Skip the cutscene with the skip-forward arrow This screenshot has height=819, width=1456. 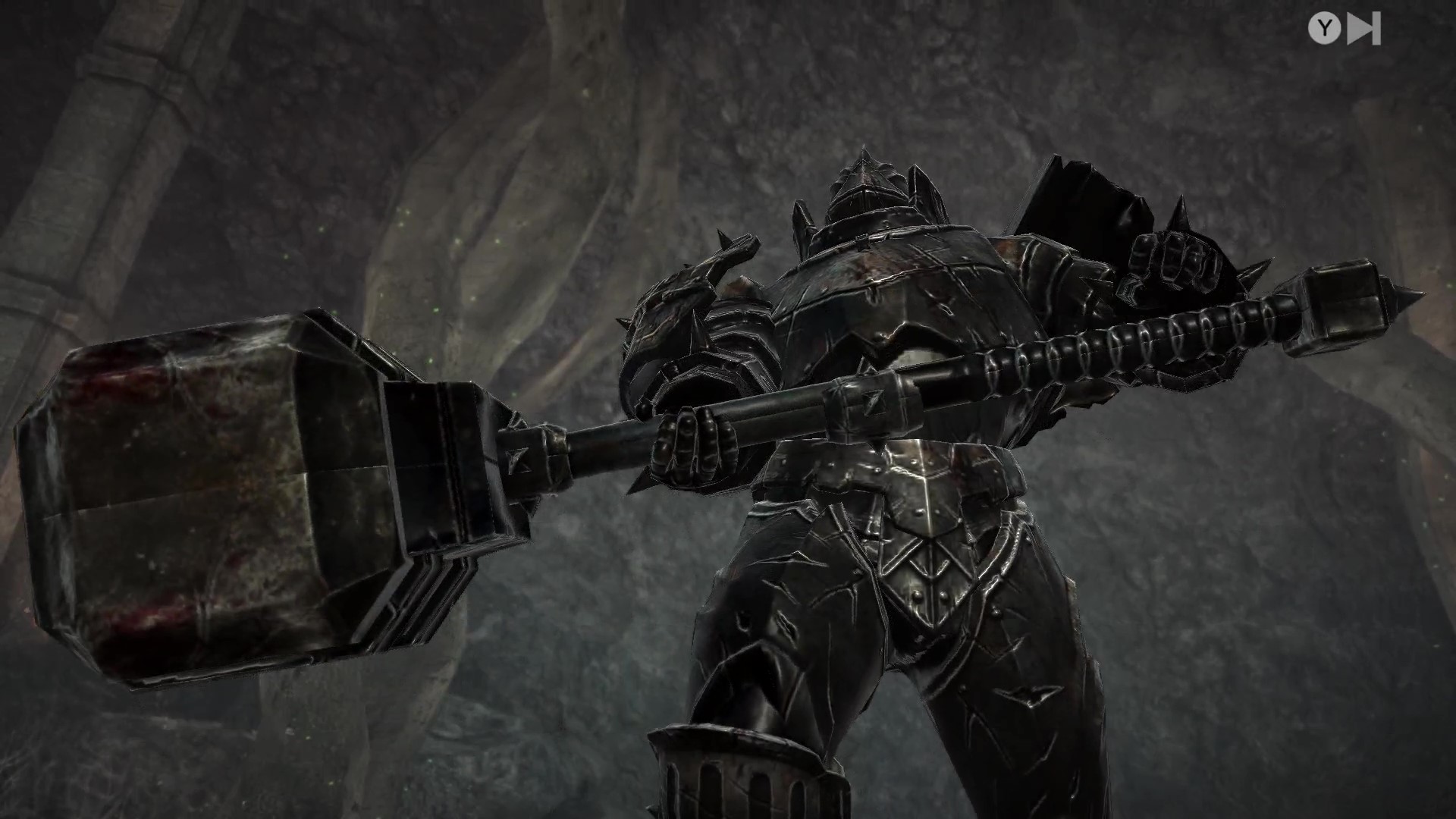(1364, 29)
